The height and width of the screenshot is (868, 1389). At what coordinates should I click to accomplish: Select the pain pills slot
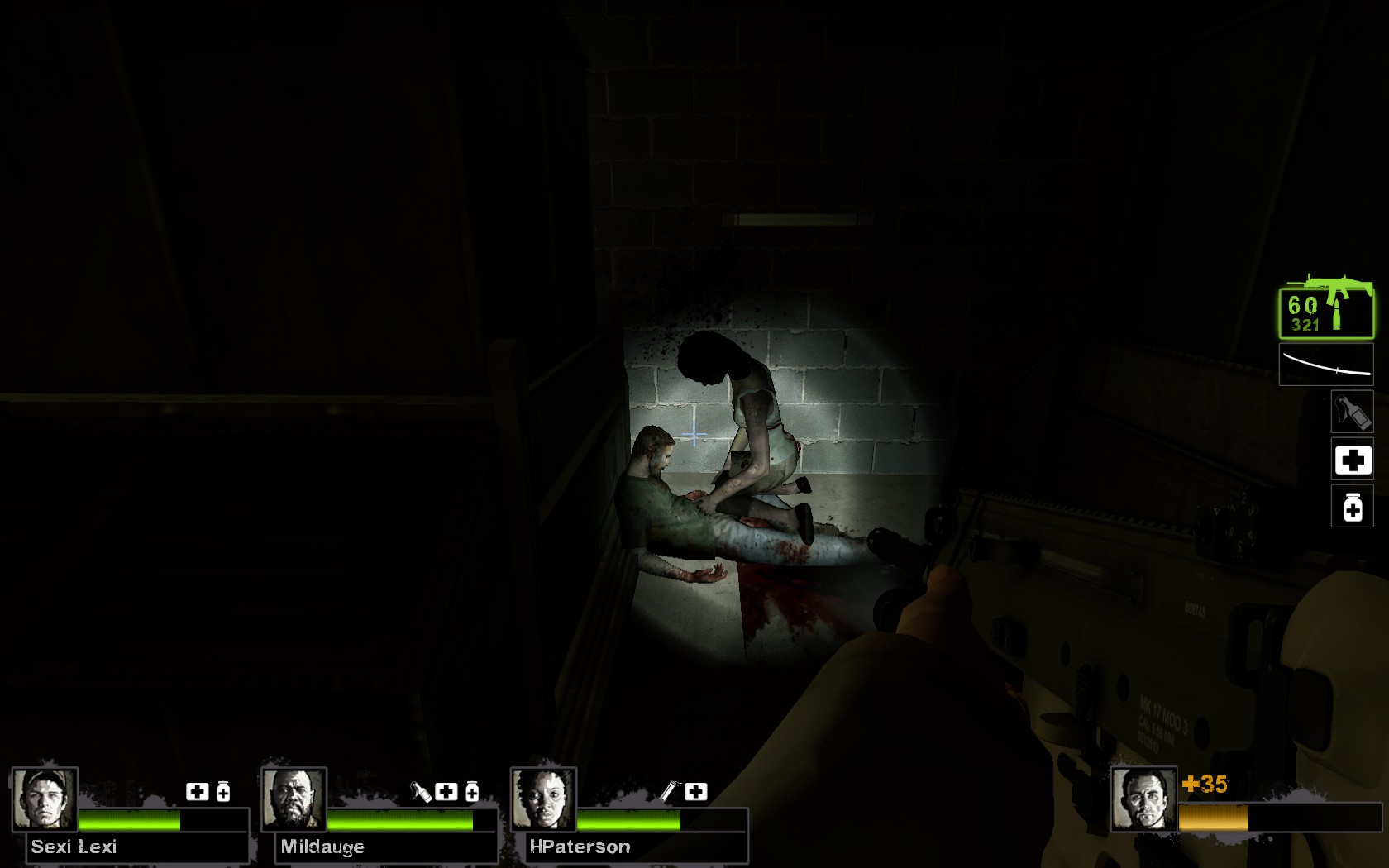[x=1352, y=507]
